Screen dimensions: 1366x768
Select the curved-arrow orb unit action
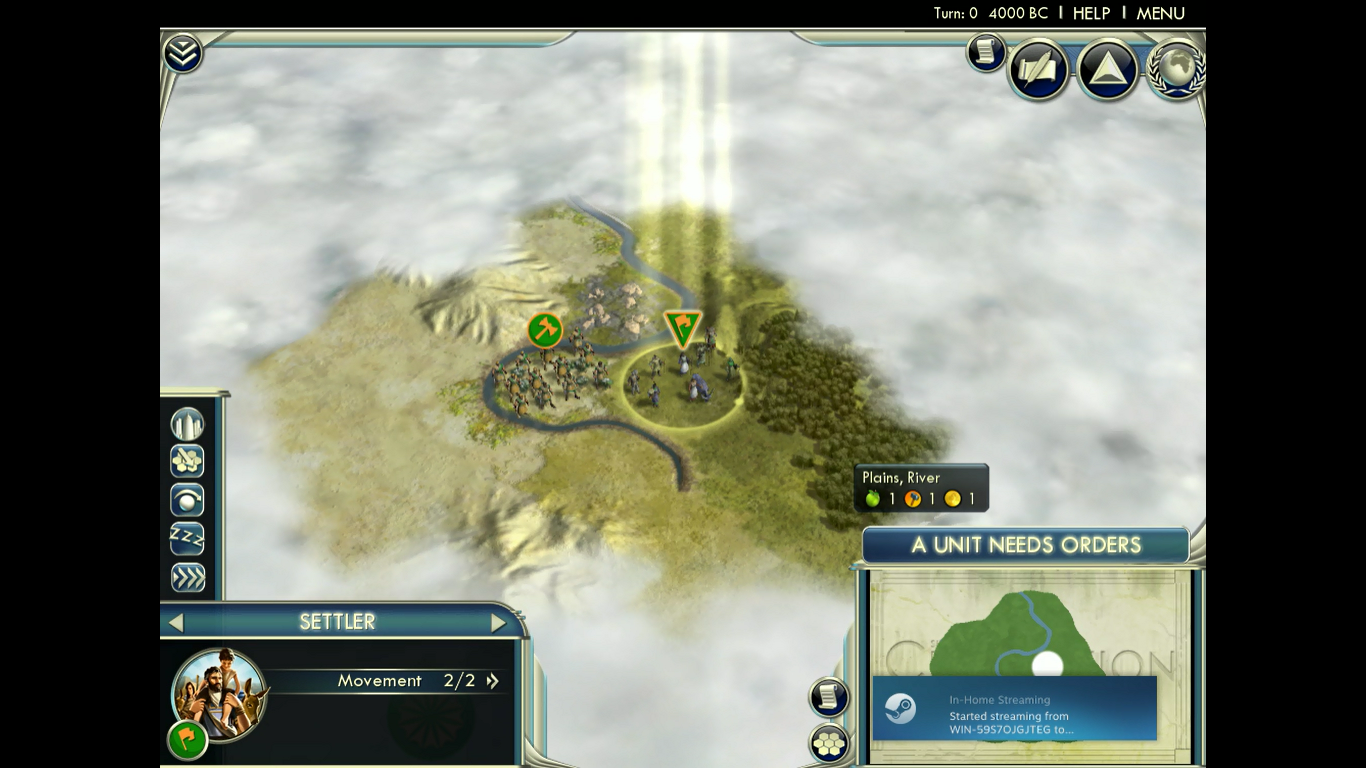[x=187, y=500]
